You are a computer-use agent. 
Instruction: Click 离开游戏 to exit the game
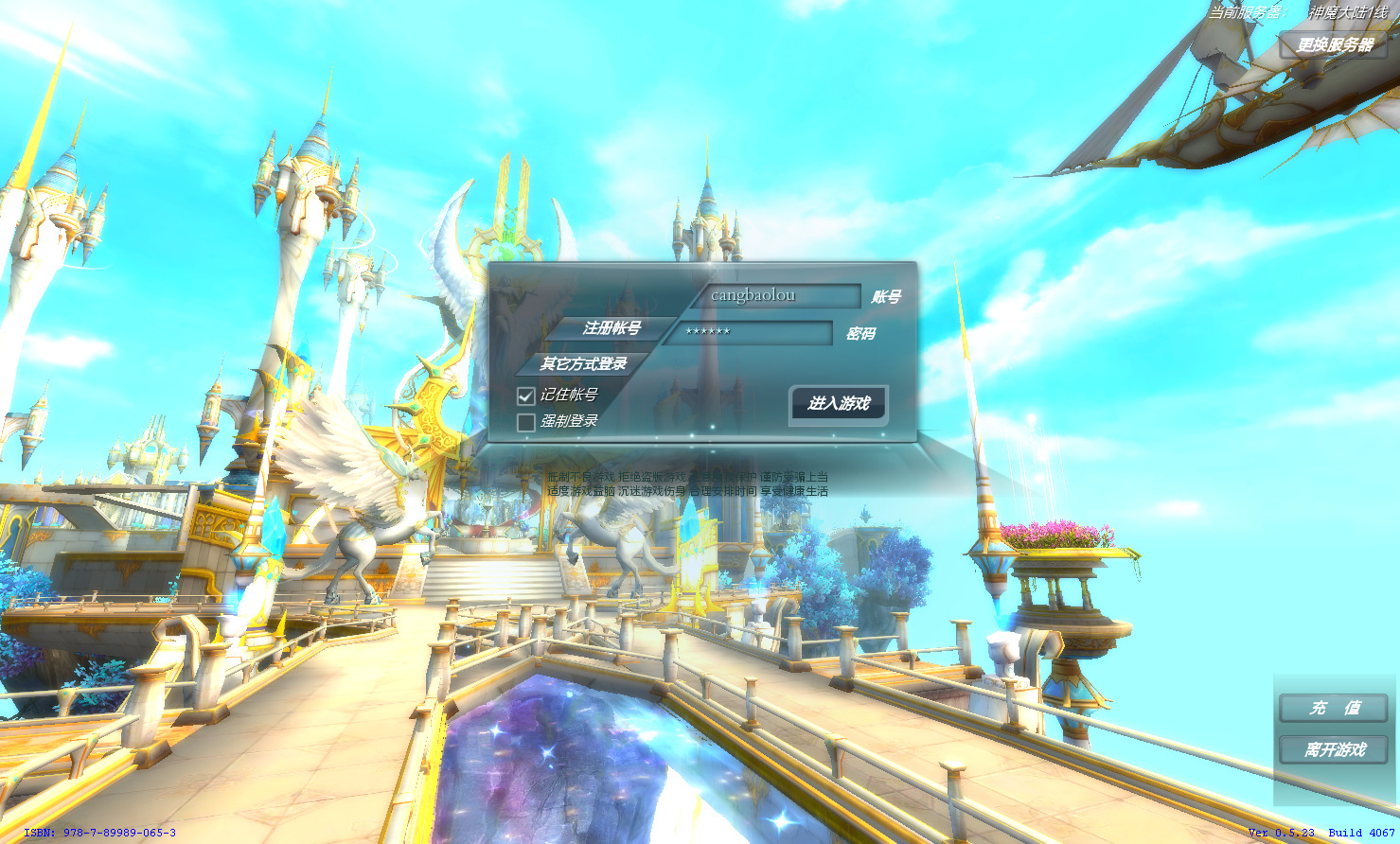(x=1333, y=749)
